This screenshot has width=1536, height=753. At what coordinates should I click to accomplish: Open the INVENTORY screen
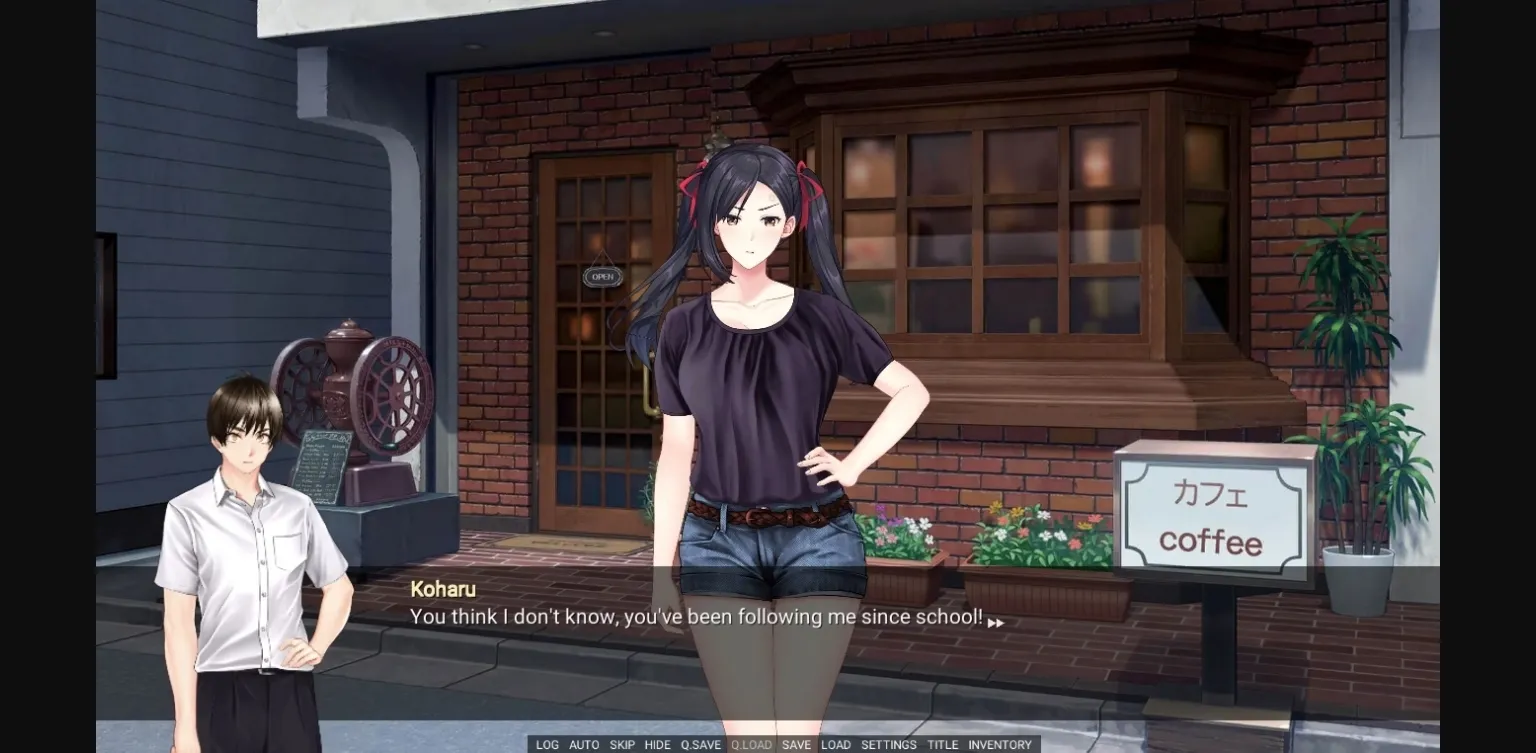[999, 745]
